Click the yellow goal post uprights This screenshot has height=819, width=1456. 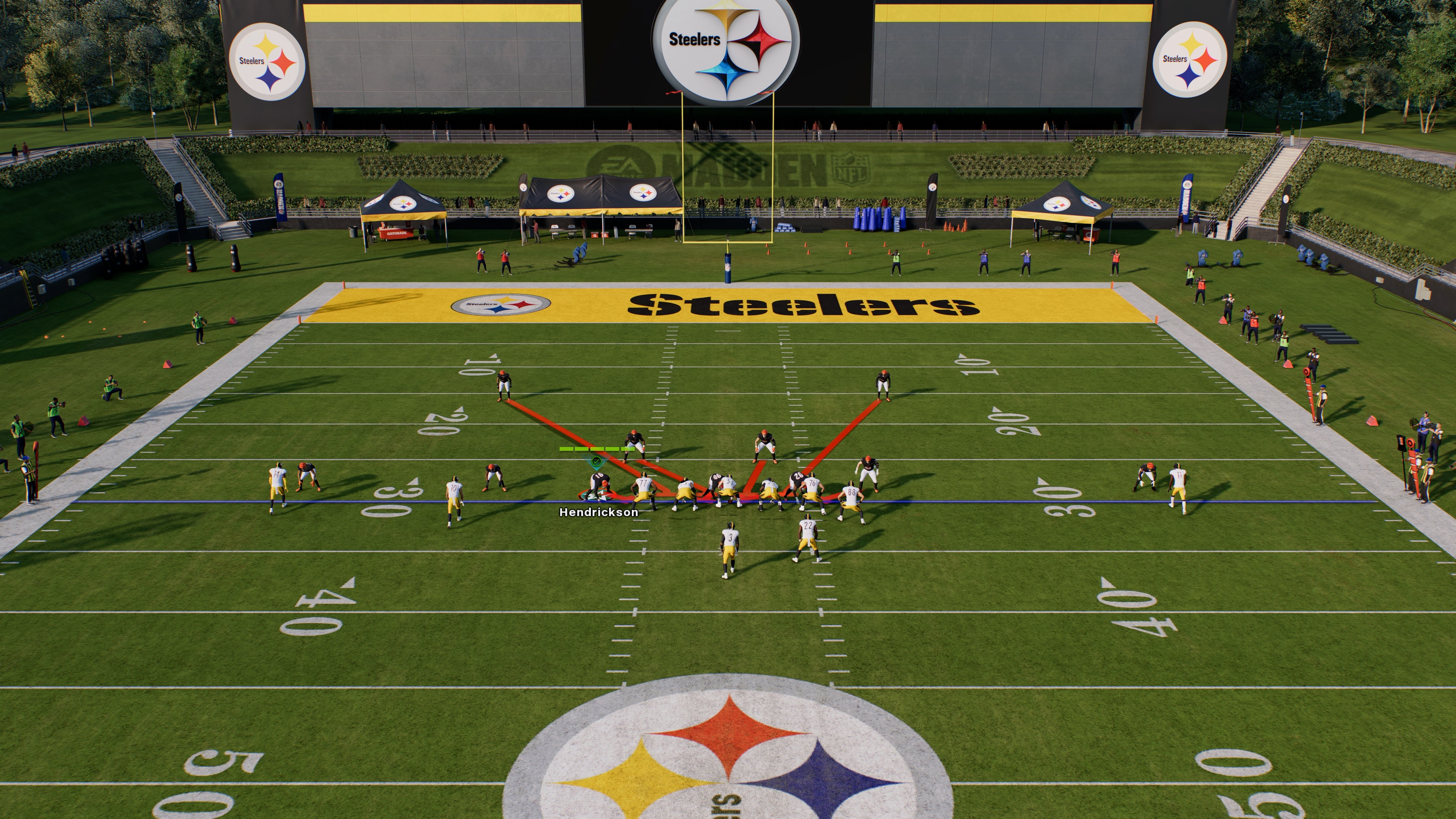click(x=728, y=169)
